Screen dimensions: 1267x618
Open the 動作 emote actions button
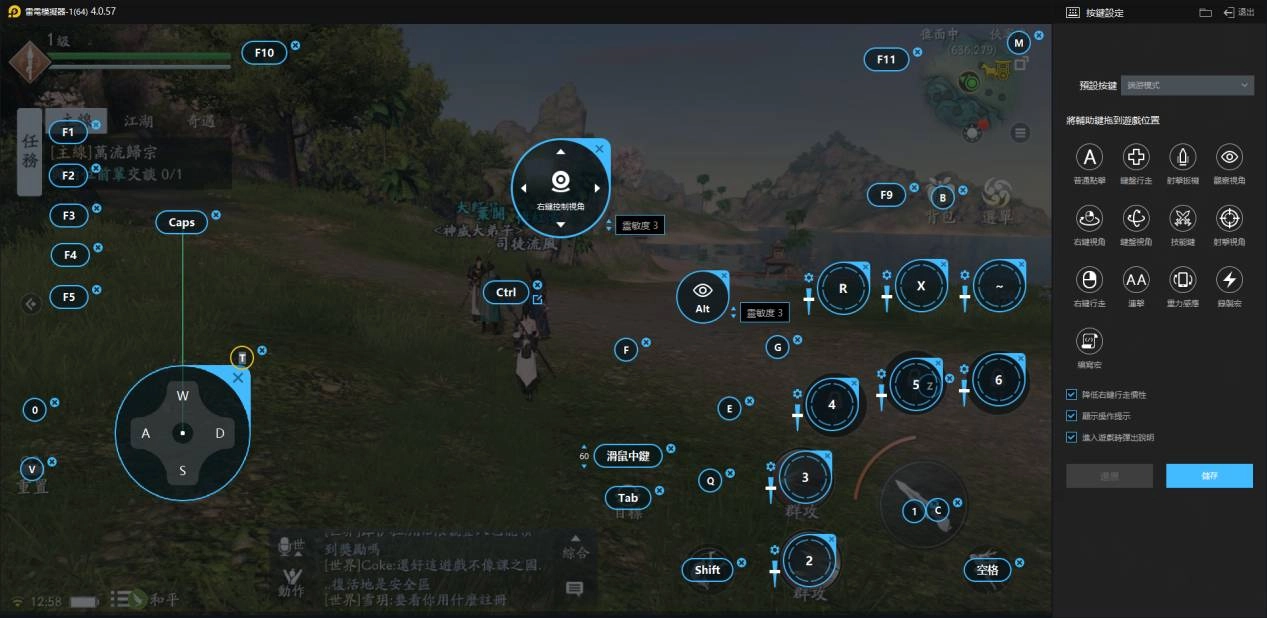tap(292, 581)
